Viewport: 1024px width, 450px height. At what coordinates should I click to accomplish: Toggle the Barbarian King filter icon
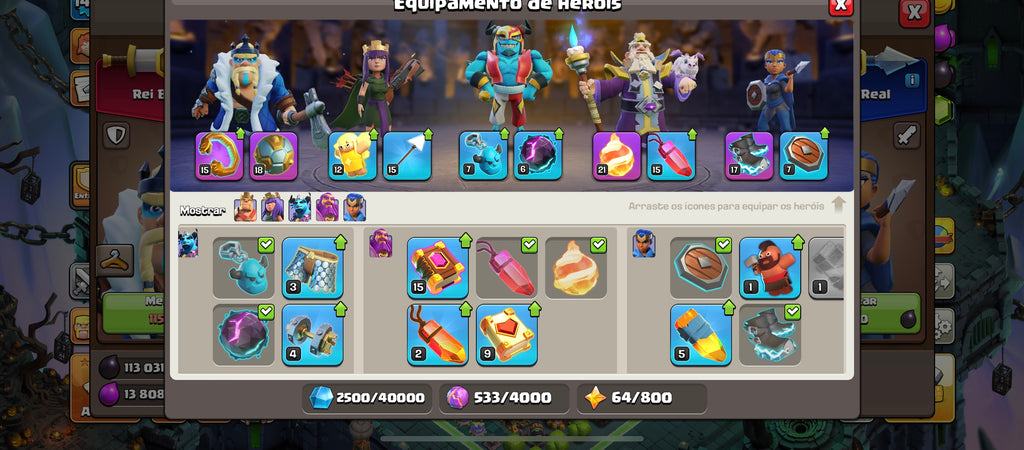[245, 208]
